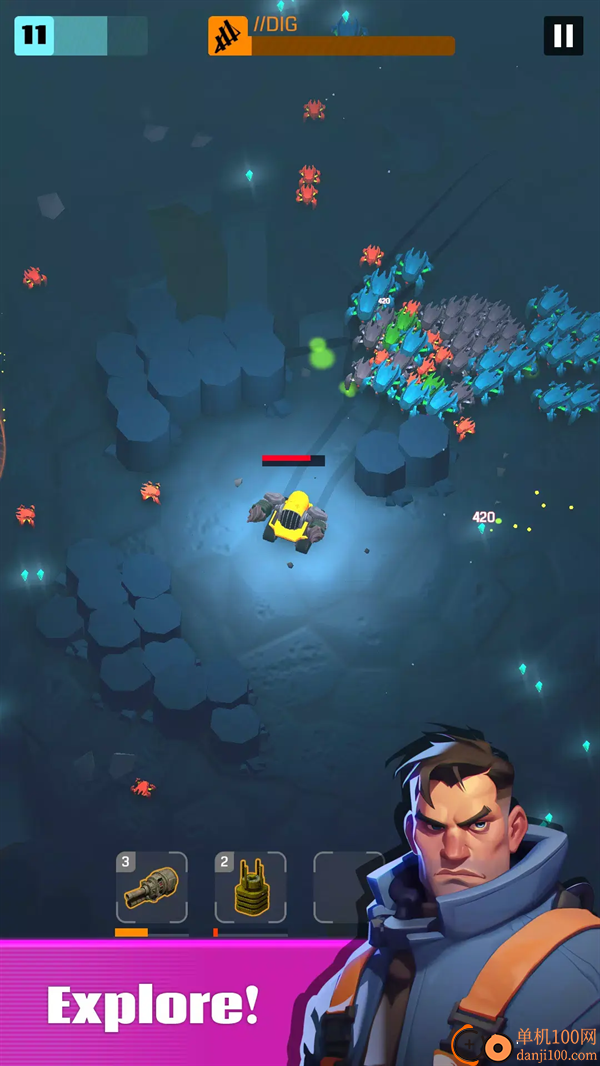This screenshot has width=600, height=1066.
Task: Pause the game
Action: click(563, 36)
